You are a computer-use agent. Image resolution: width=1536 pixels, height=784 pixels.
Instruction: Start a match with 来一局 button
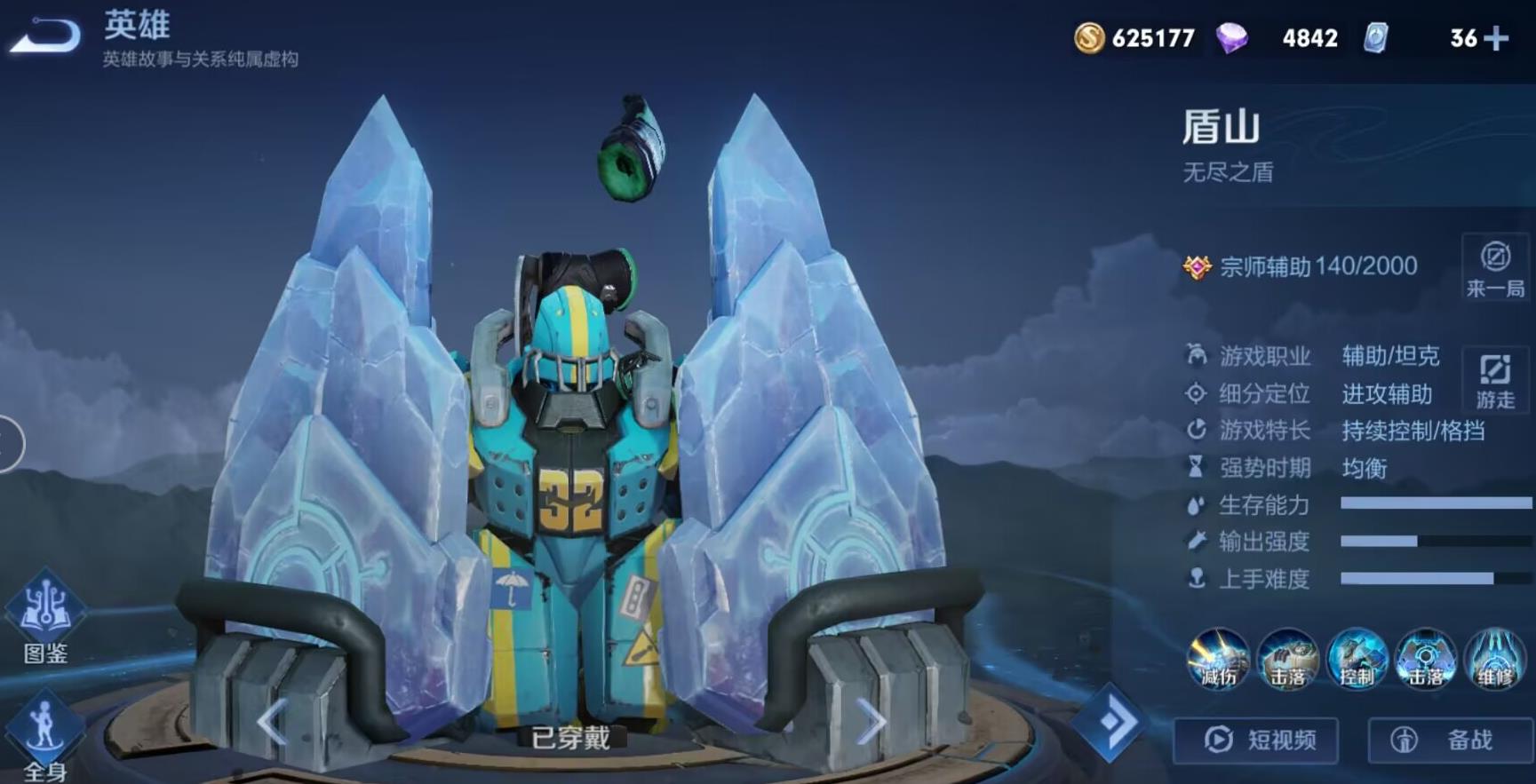(1495, 267)
